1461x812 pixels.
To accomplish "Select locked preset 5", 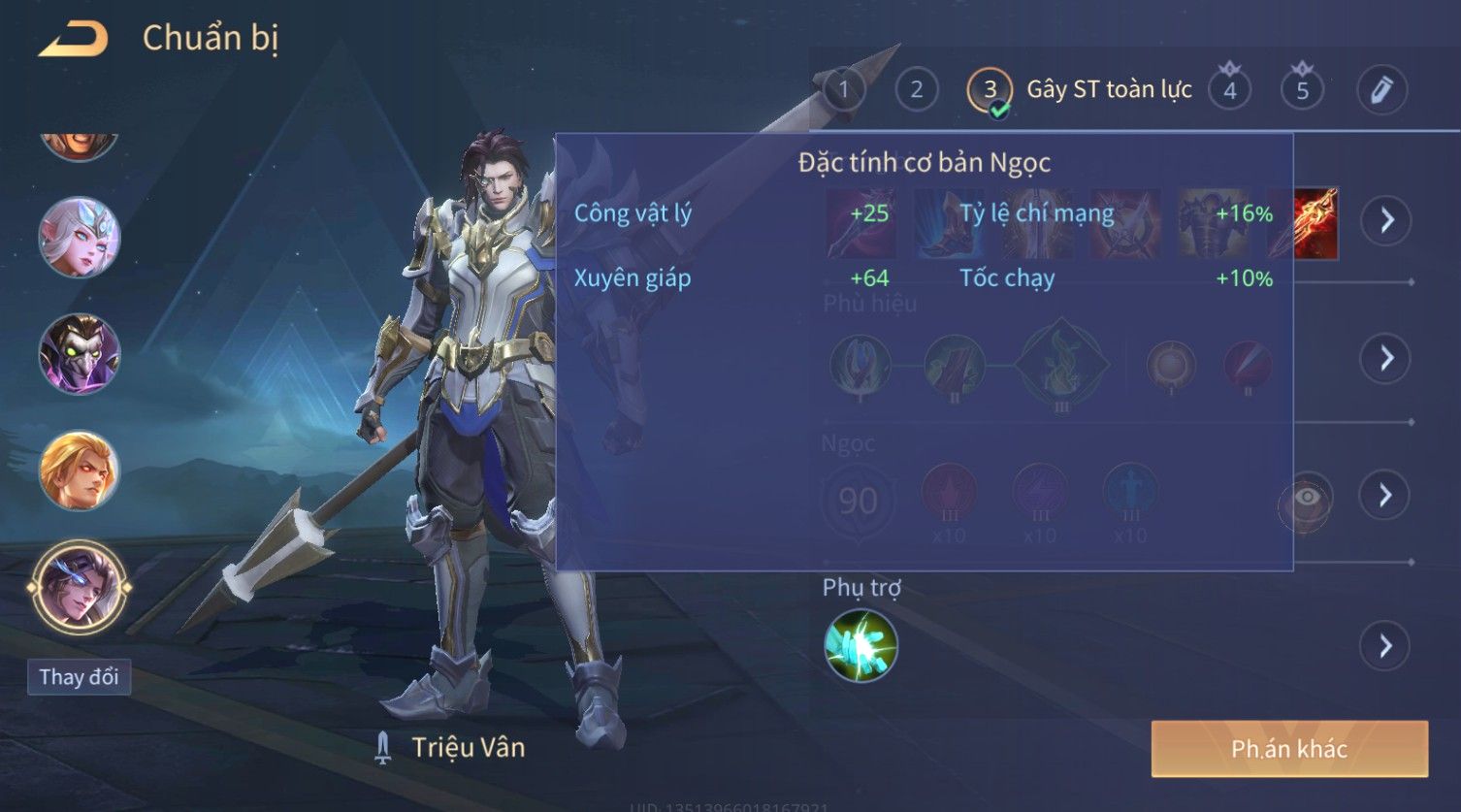I will (1302, 90).
